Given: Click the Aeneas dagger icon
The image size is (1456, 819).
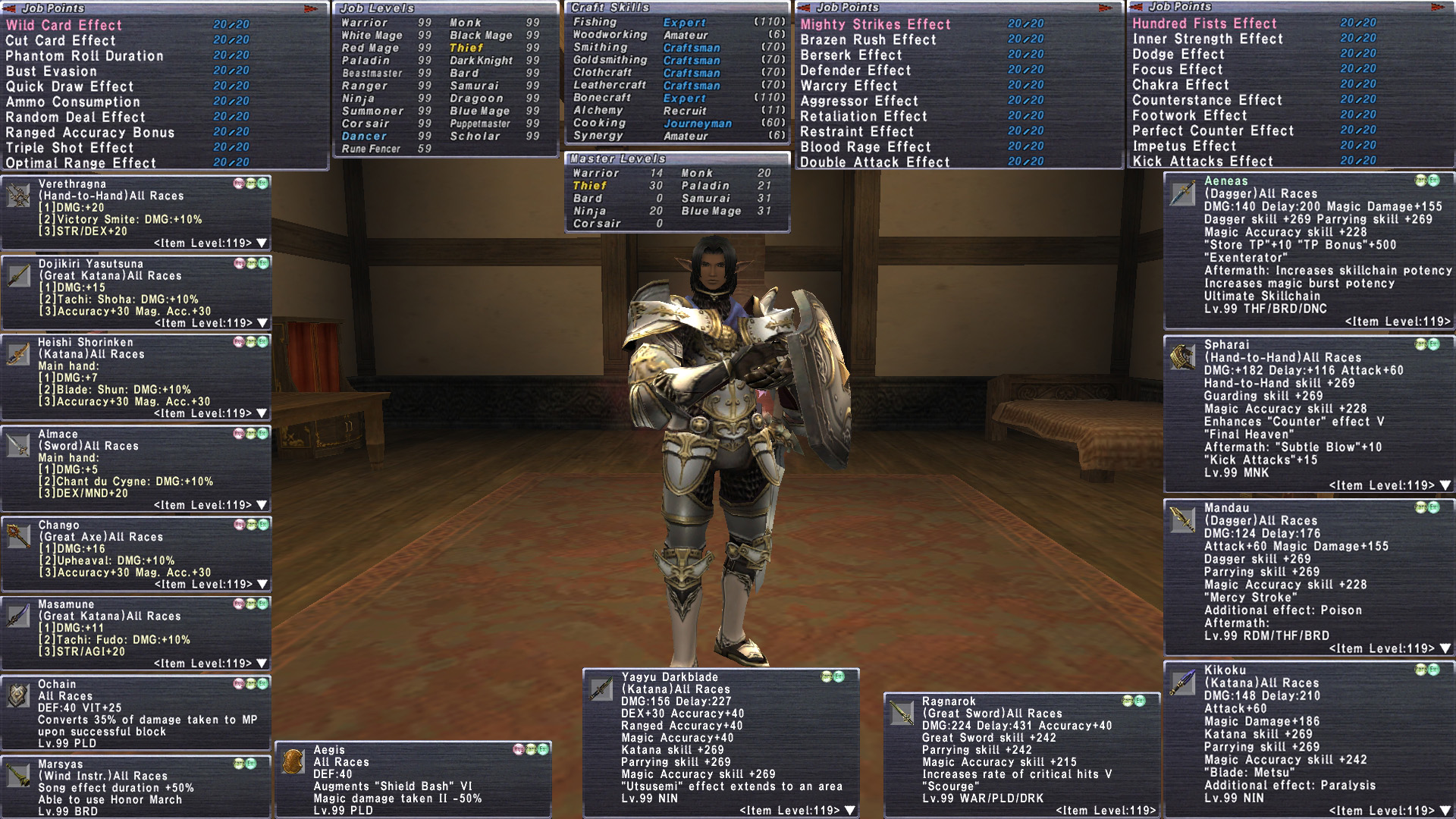Looking at the screenshot, I should pyautogui.click(x=1182, y=193).
